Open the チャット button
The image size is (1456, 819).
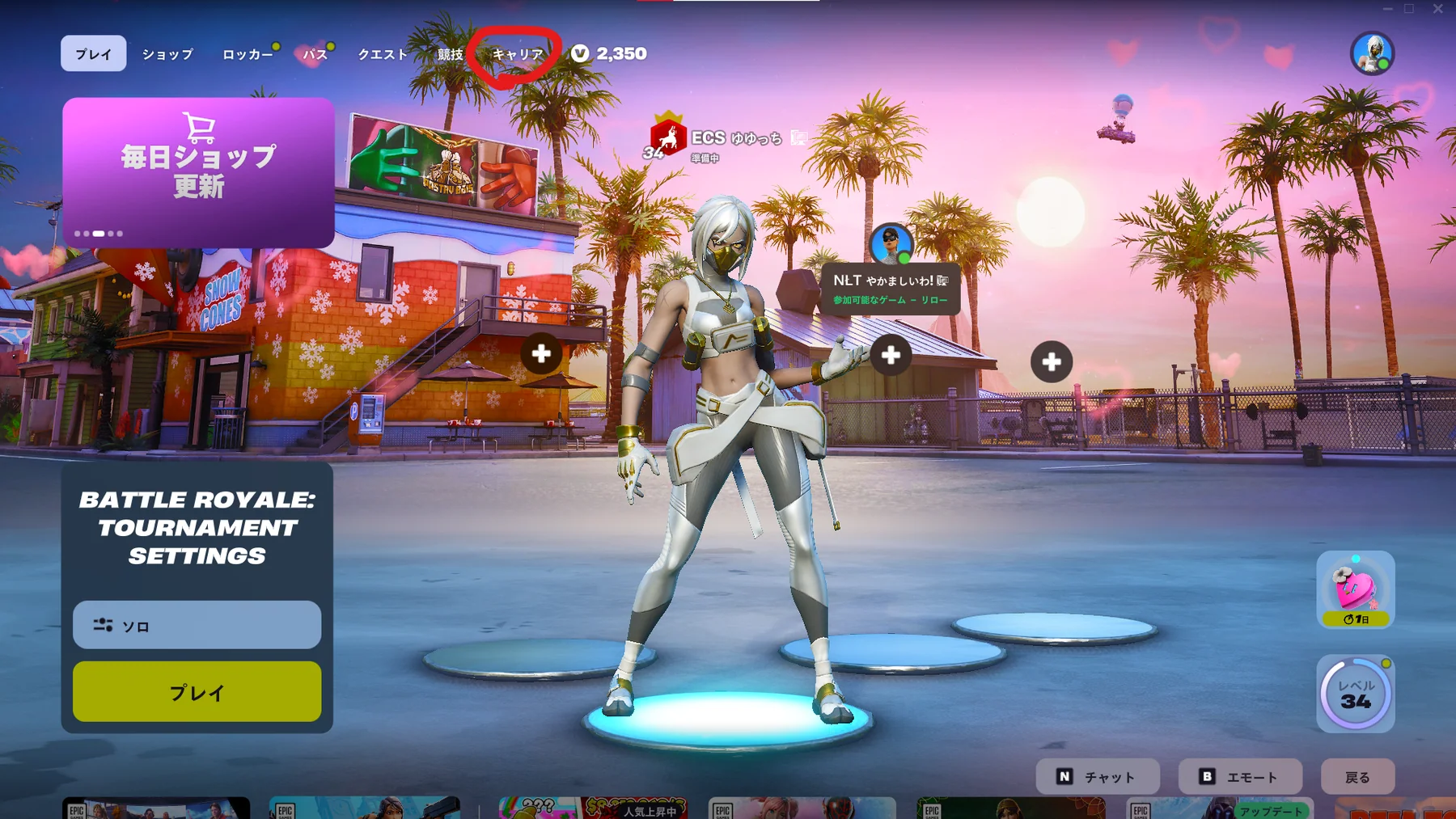pyautogui.click(x=1098, y=777)
